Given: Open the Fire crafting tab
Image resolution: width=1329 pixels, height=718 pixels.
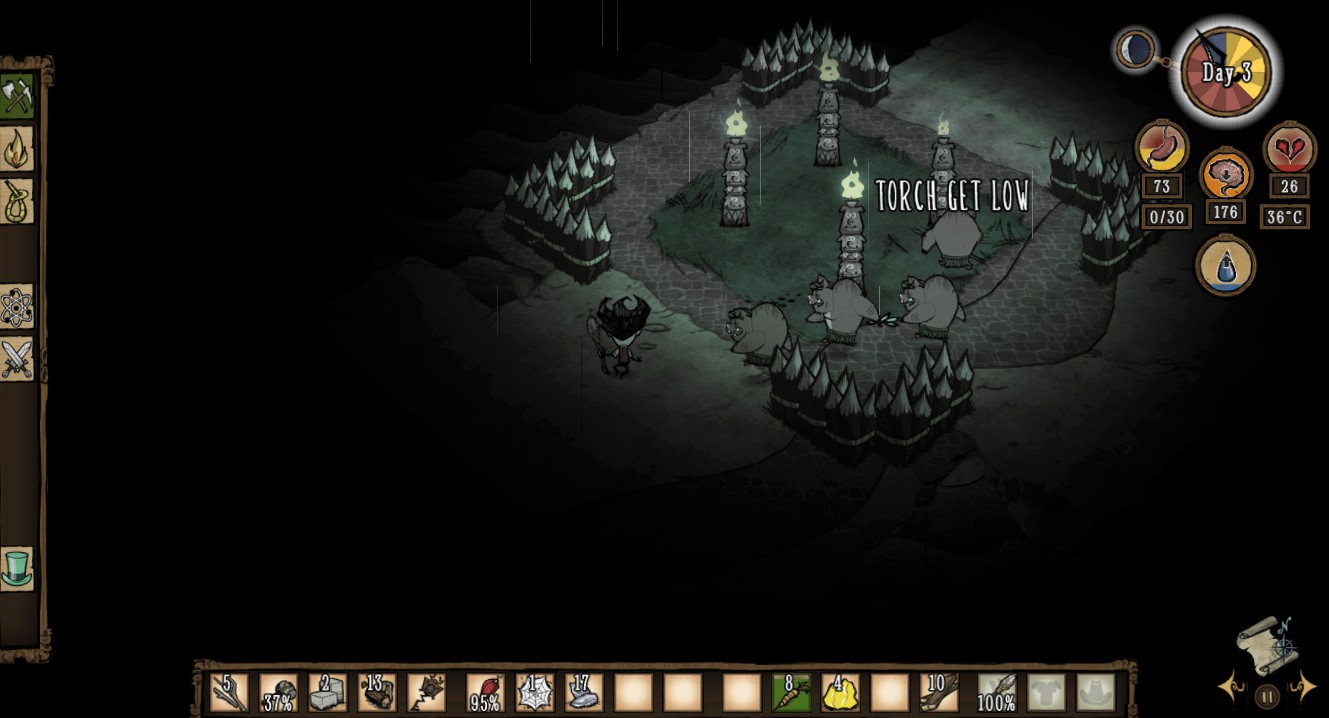Looking at the screenshot, I should pyautogui.click(x=17, y=149).
